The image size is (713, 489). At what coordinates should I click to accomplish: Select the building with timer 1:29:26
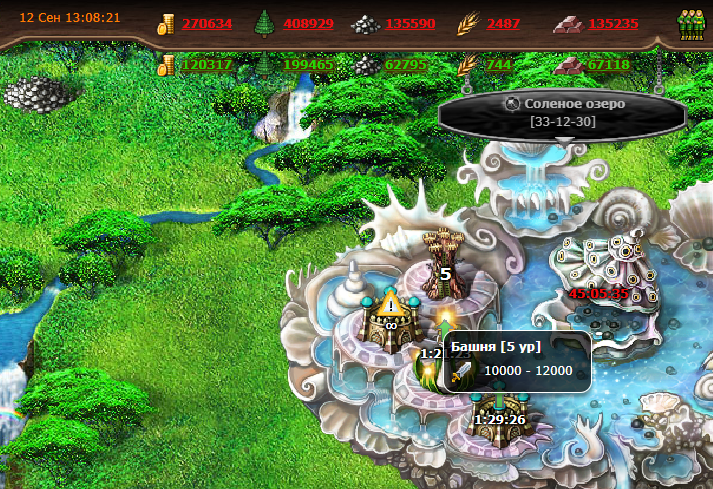(500, 408)
